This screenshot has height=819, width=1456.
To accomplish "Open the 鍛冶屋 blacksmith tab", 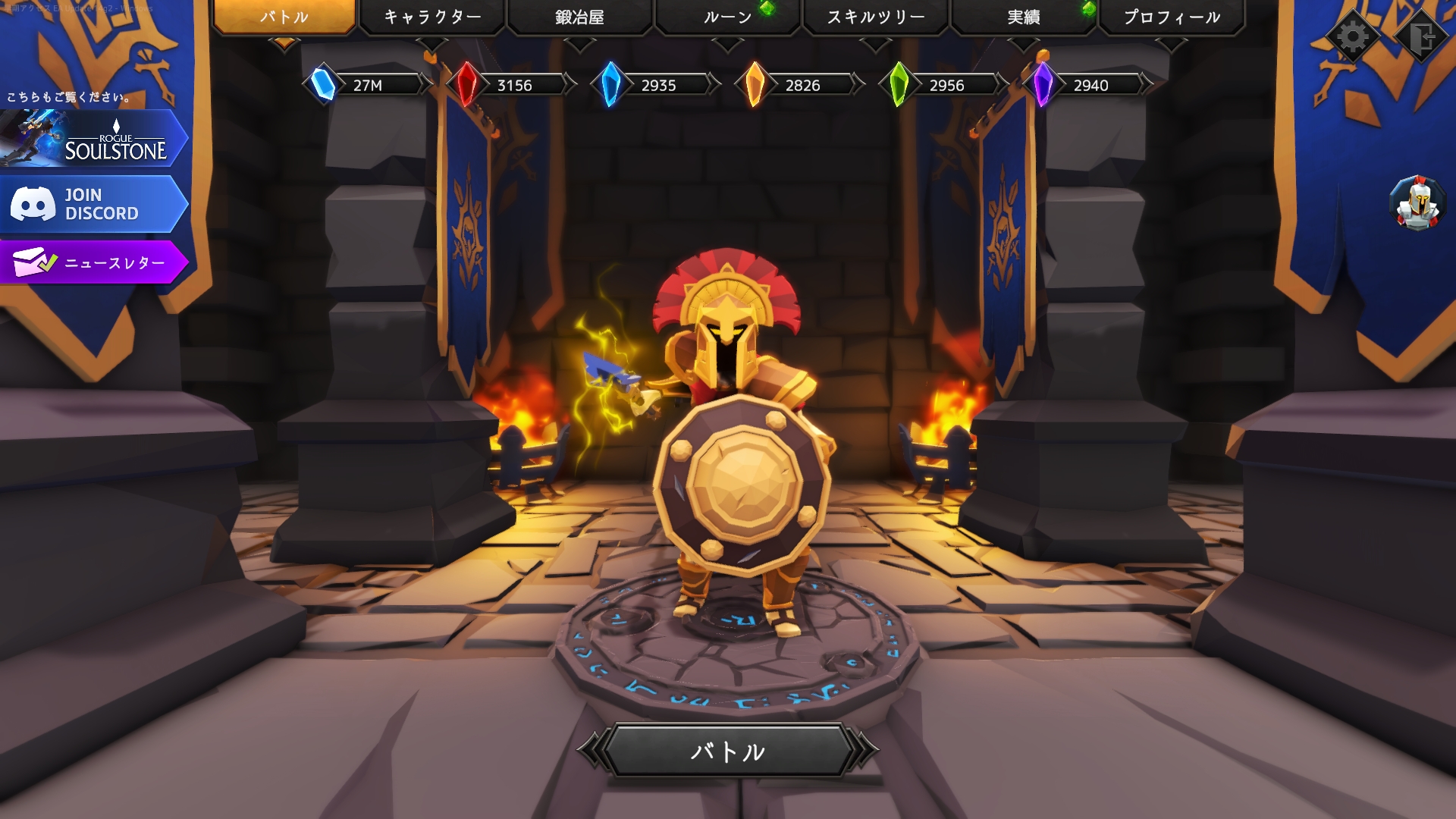I will (x=579, y=17).
